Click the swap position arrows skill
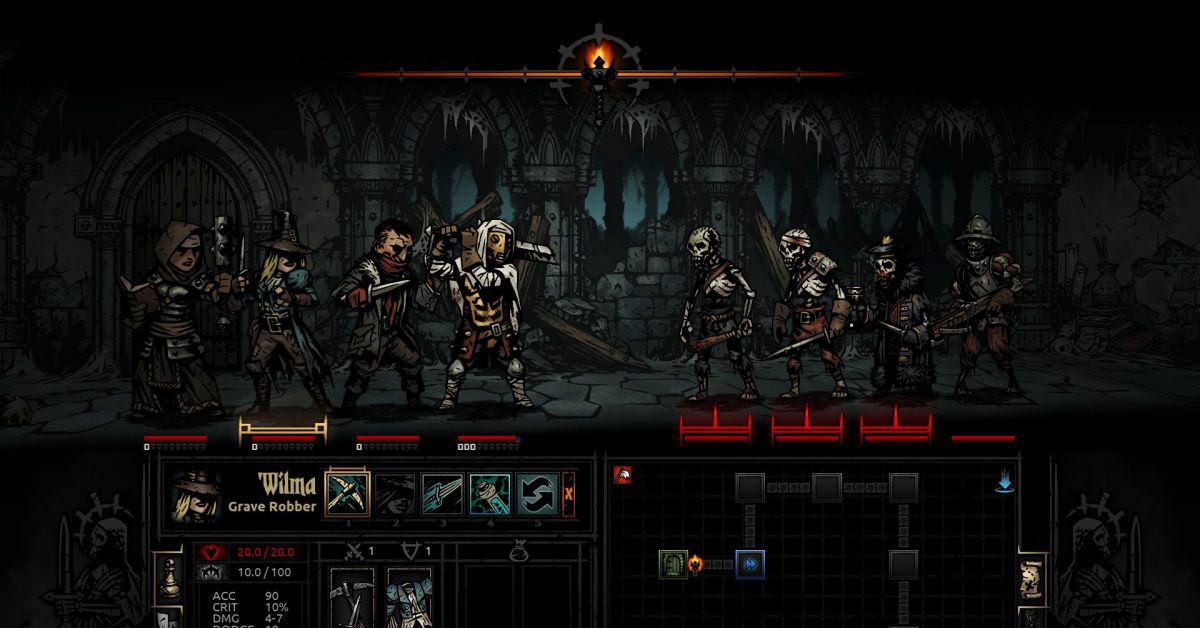 (538, 493)
